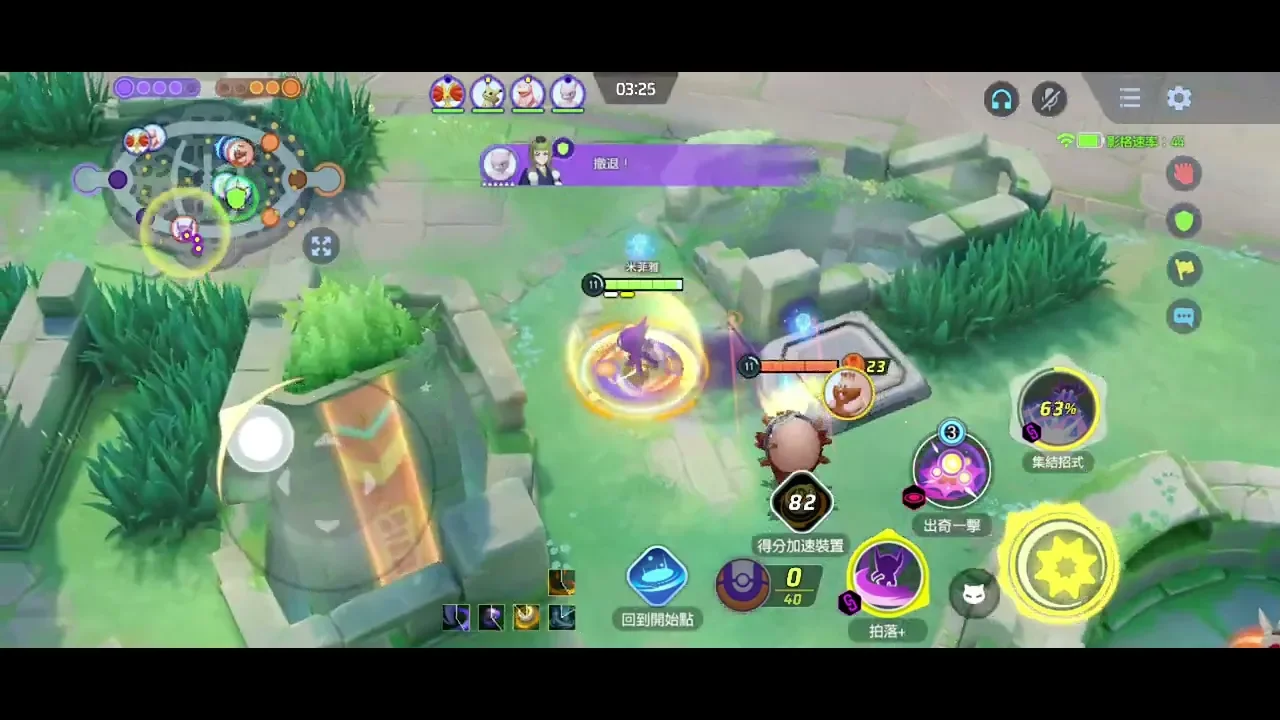
Task: Tap the yellow basic attack button
Action: pyautogui.click(x=1060, y=565)
